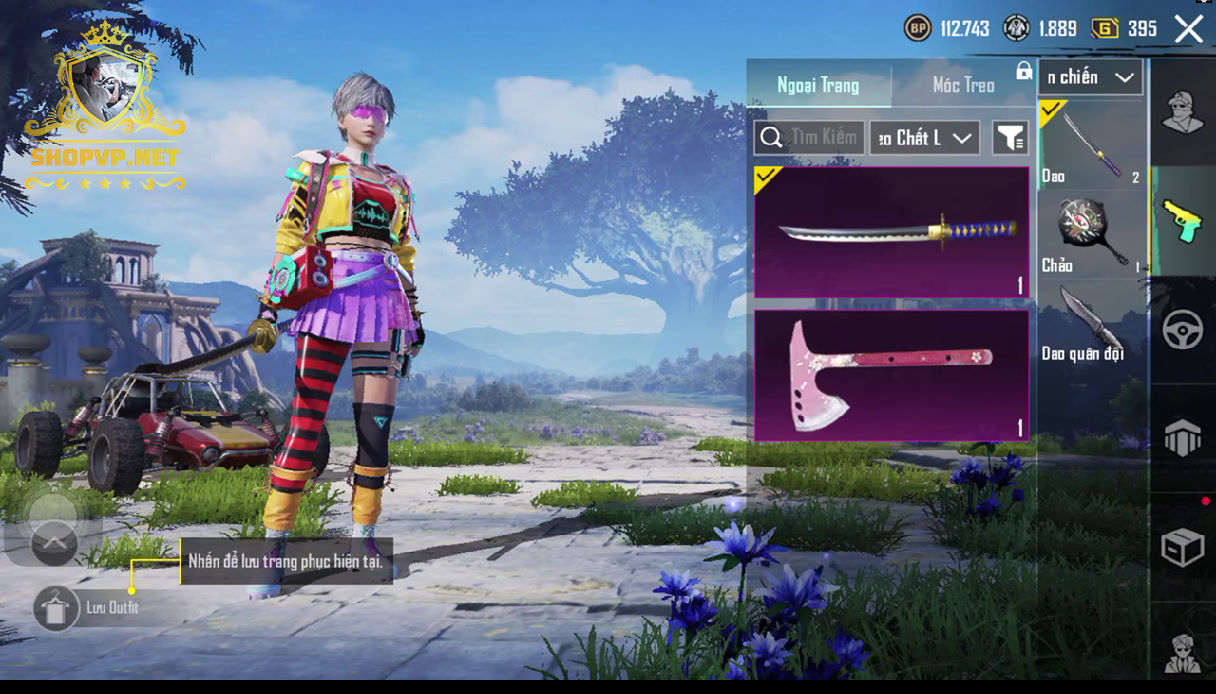Screen dimensions: 1216x694
Task: Close the inventory screen with the X
Action: (1189, 29)
